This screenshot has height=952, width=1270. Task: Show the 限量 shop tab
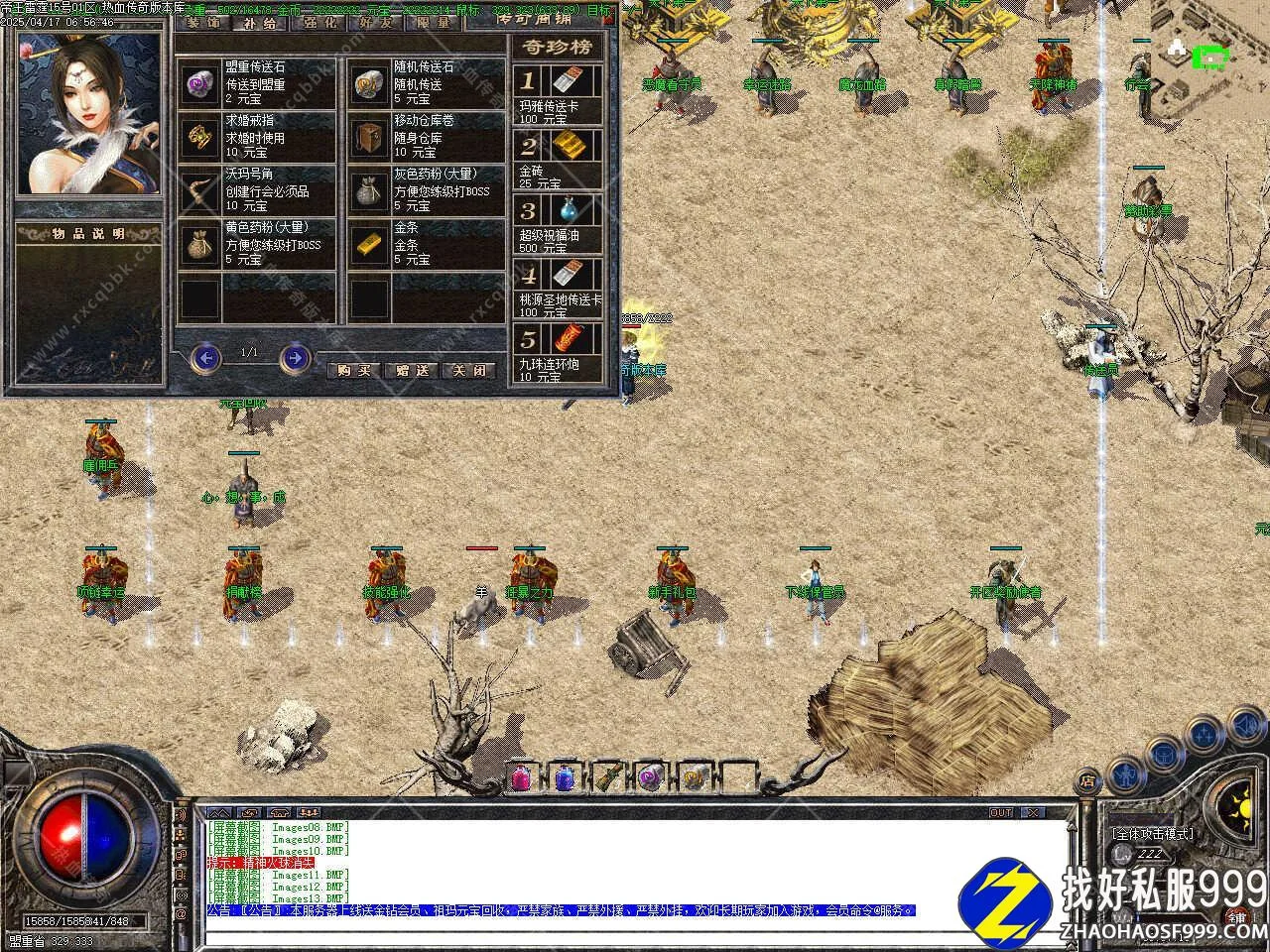[435, 22]
